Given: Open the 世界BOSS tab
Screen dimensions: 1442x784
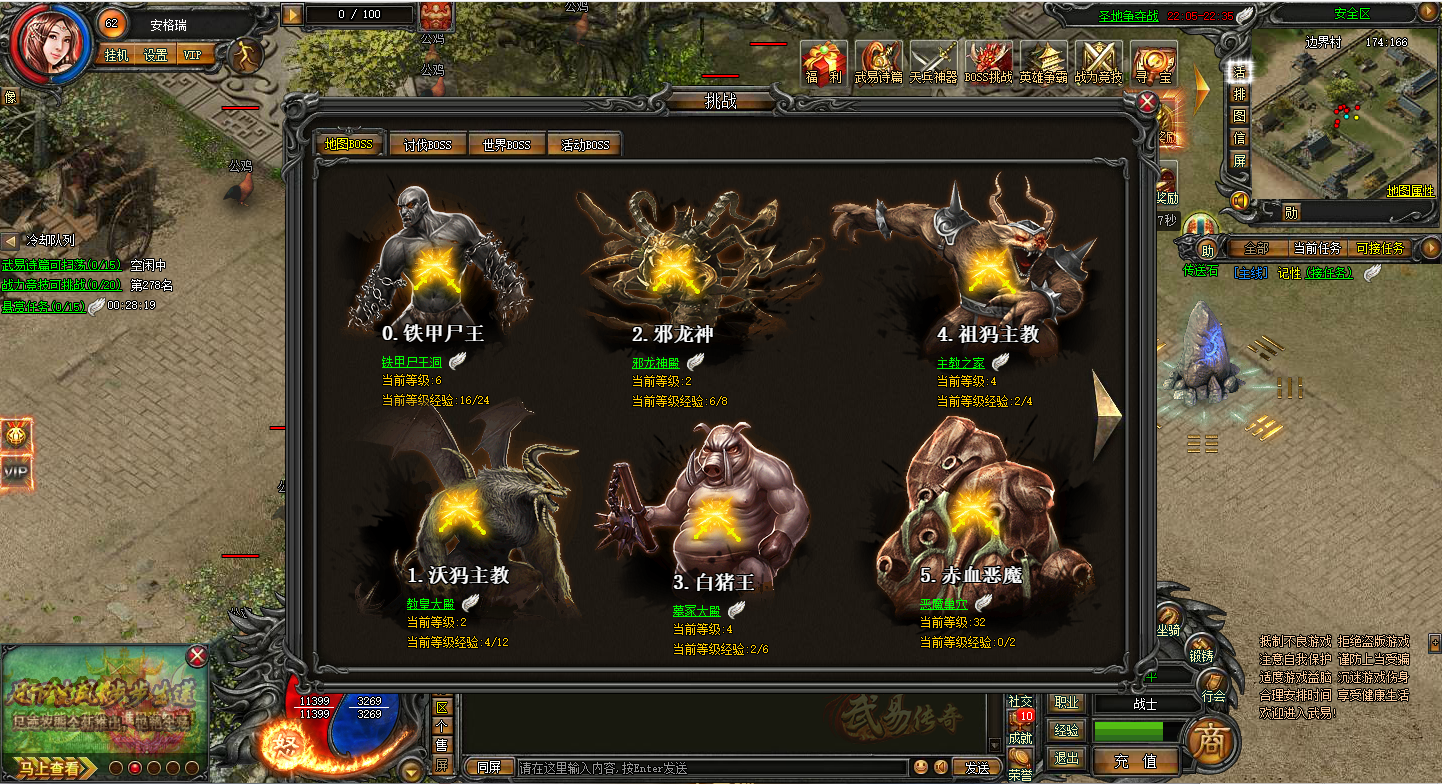Looking at the screenshot, I should [x=506, y=145].
